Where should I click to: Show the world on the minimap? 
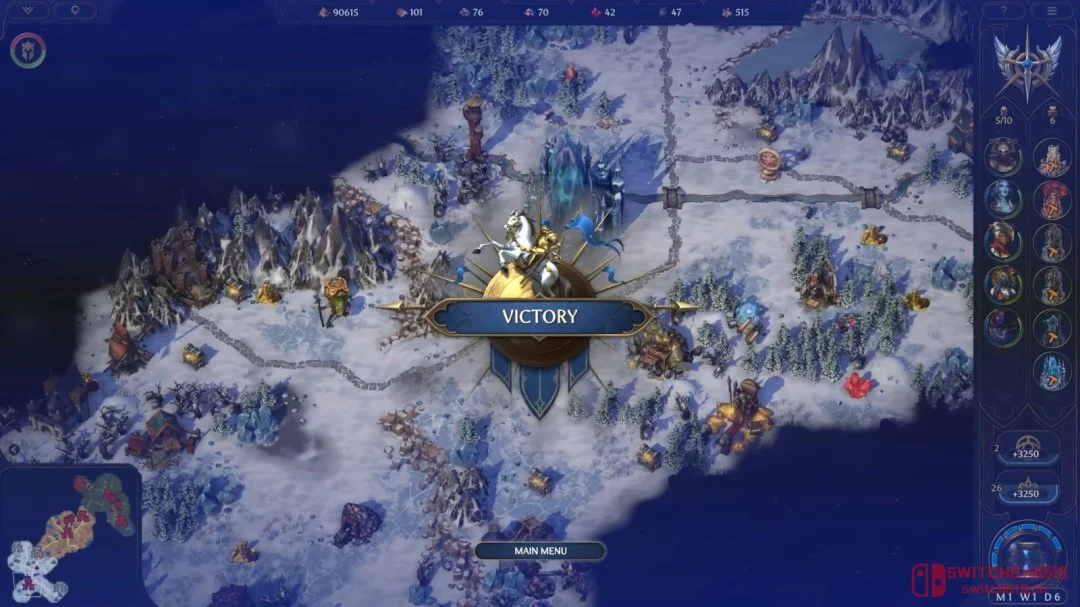pos(68,535)
